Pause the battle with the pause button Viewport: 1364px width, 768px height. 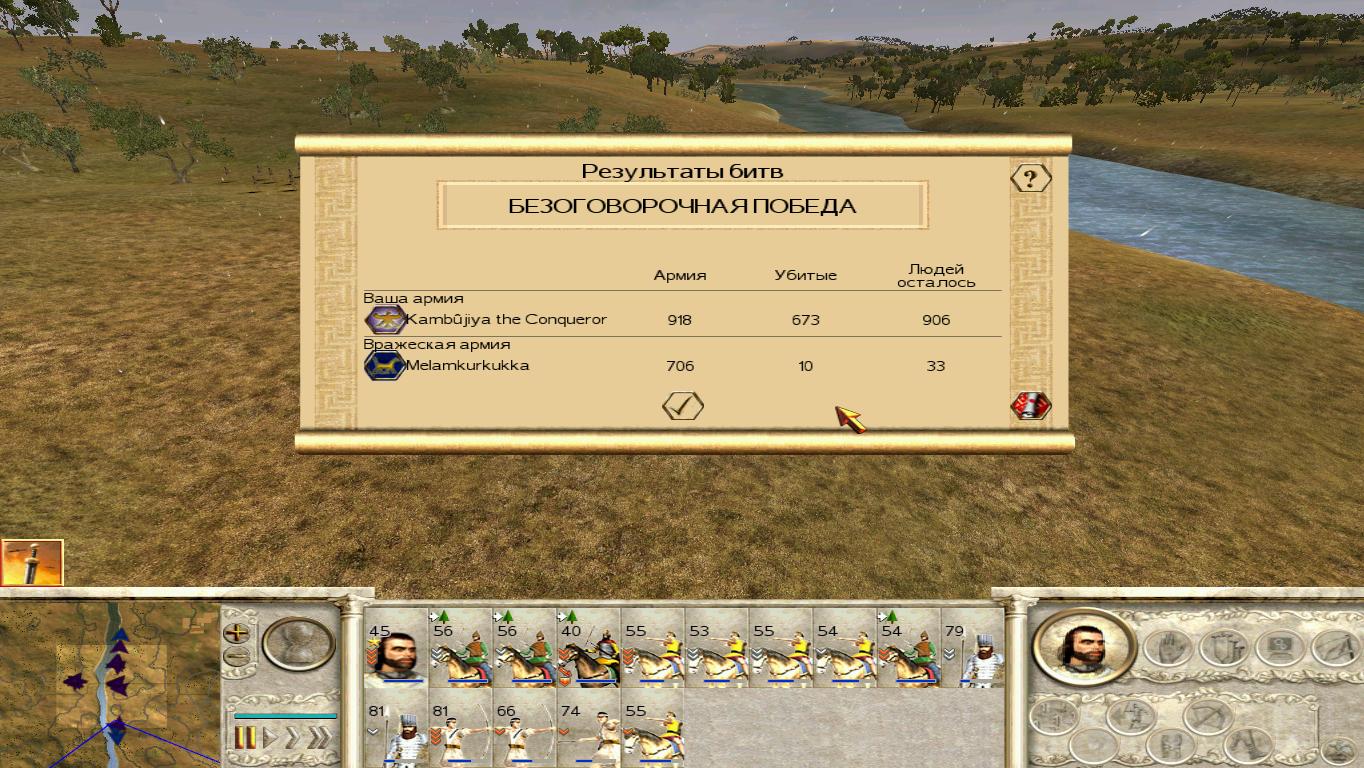coord(246,738)
